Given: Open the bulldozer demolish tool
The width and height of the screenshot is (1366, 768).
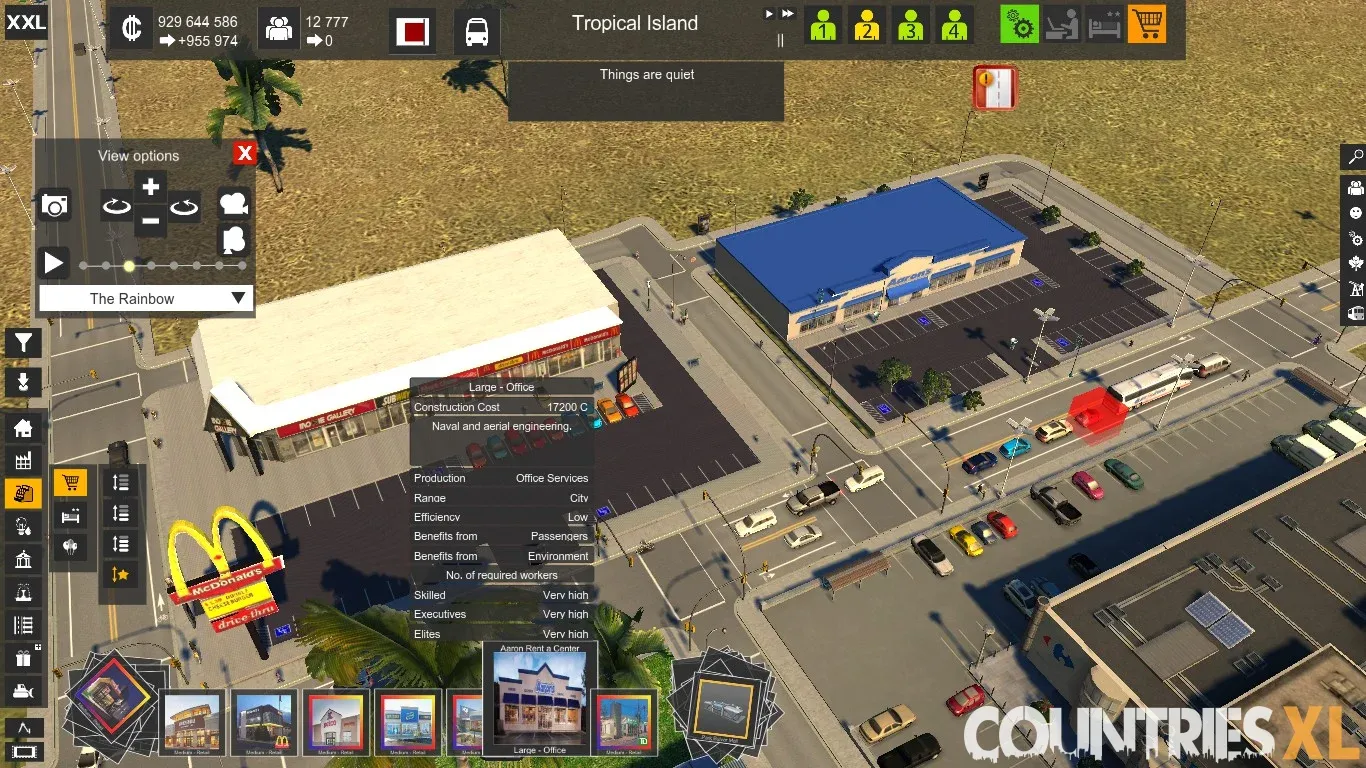Looking at the screenshot, I should click(x=23, y=690).
